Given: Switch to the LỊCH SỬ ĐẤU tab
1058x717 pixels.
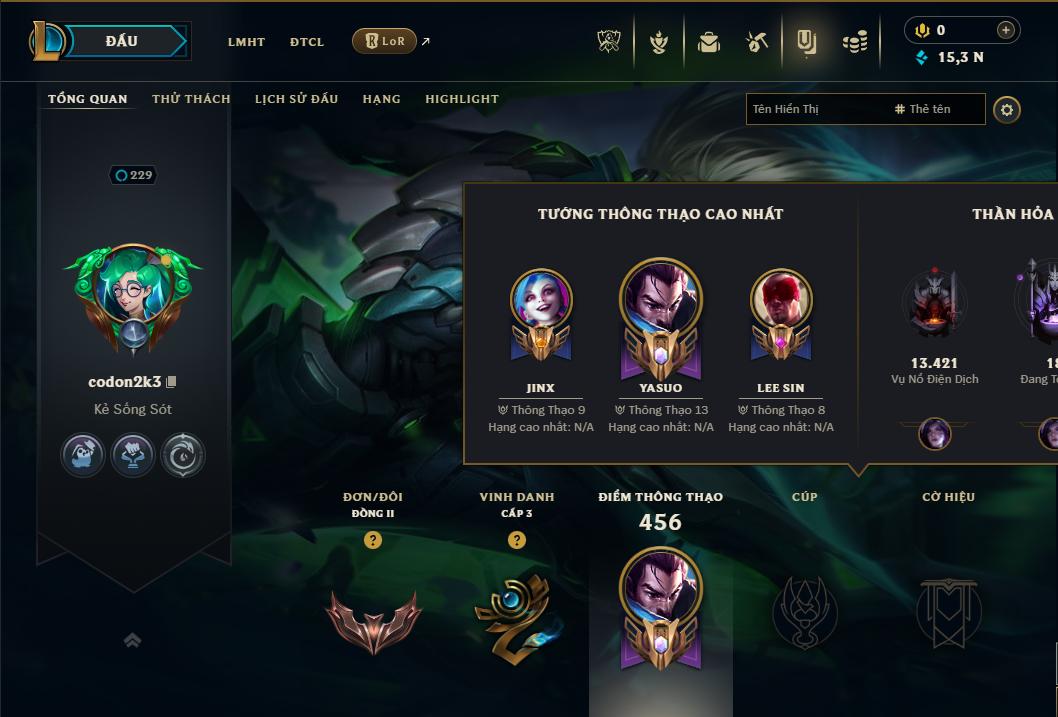Looking at the screenshot, I should pyautogui.click(x=296, y=99).
